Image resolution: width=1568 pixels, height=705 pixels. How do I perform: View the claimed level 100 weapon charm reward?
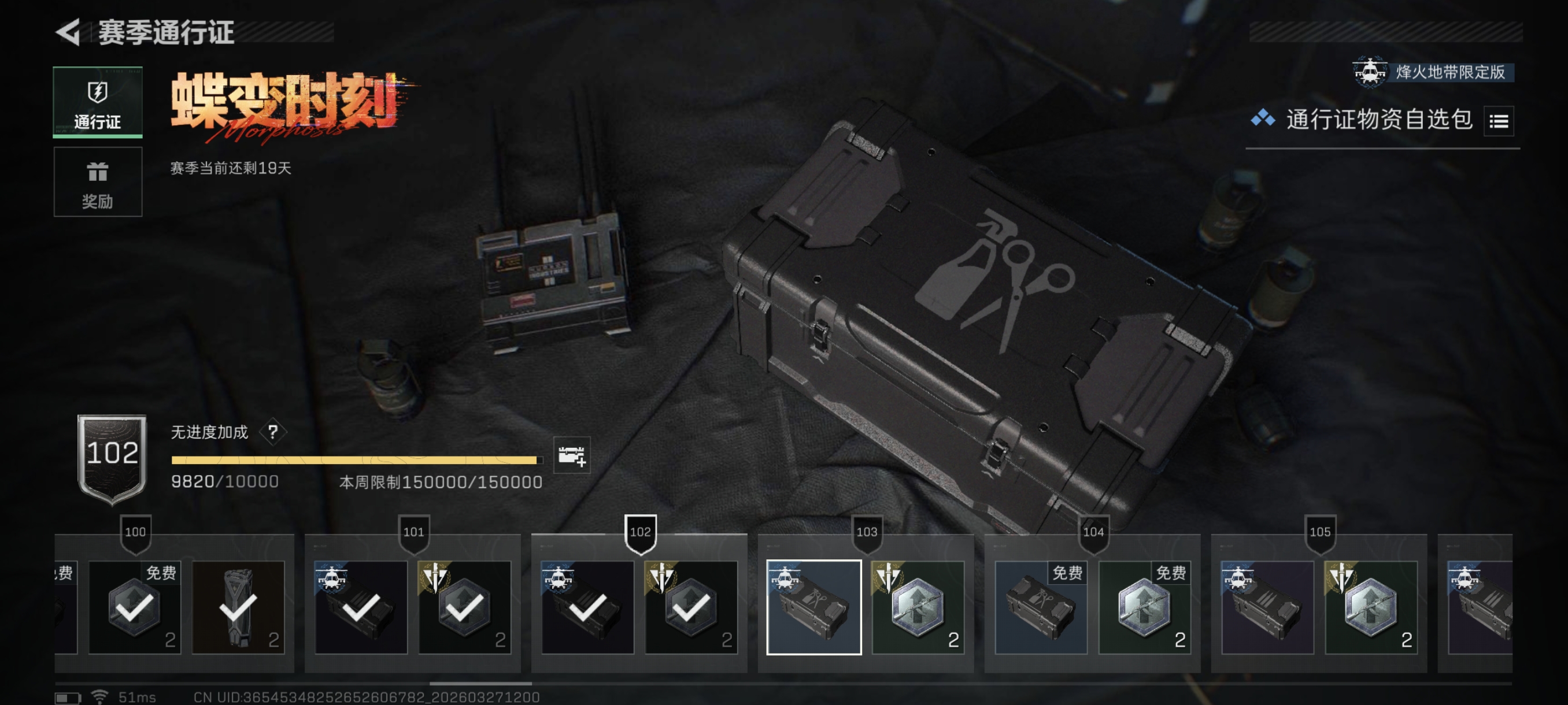(x=238, y=607)
